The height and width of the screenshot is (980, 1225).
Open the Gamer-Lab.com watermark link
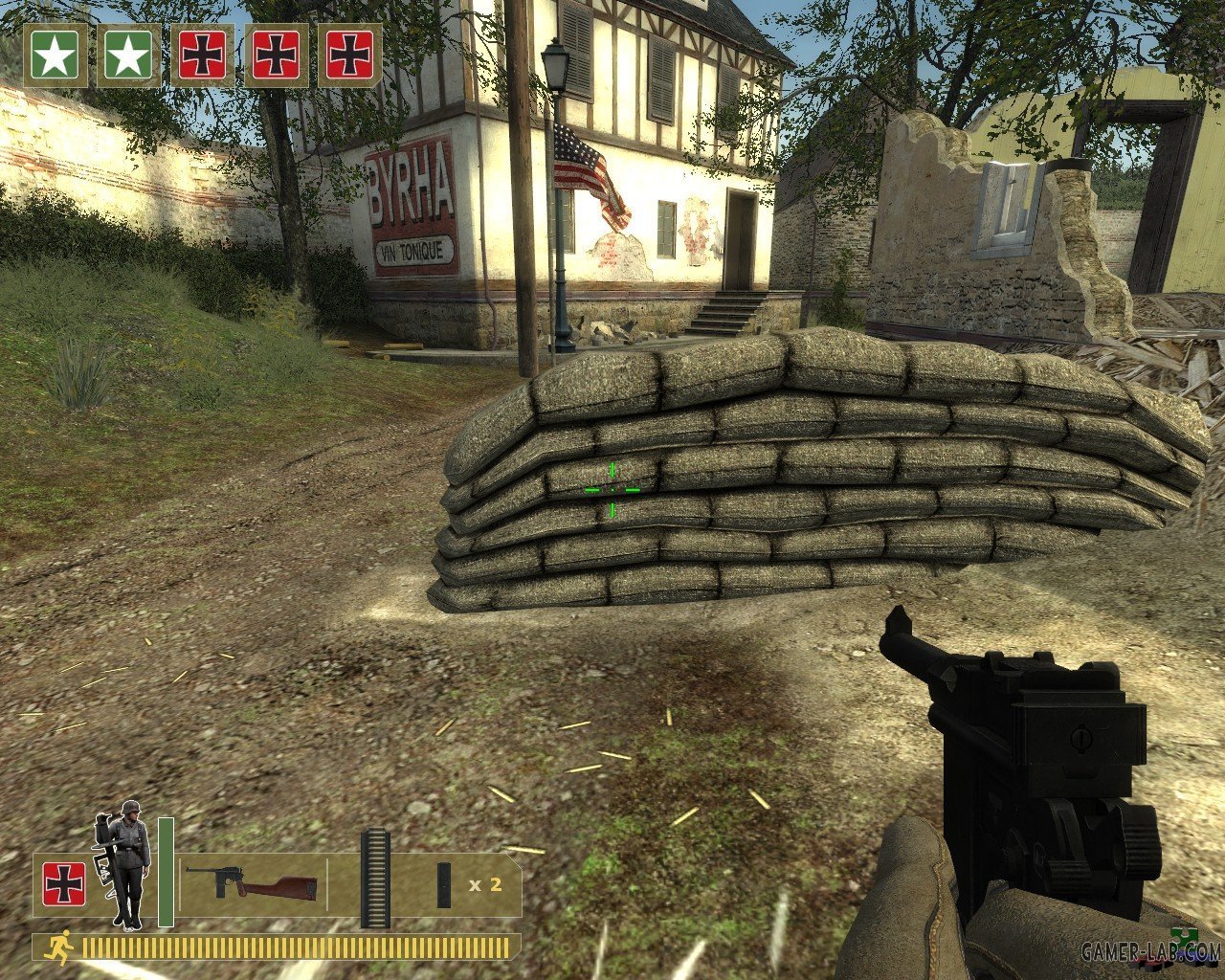point(1150,951)
